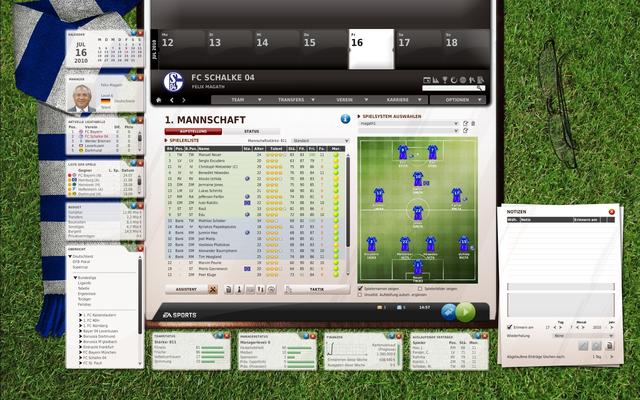Open the Transfers menu
The height and width of the screenshot is (400, 640).
(292, 100)
